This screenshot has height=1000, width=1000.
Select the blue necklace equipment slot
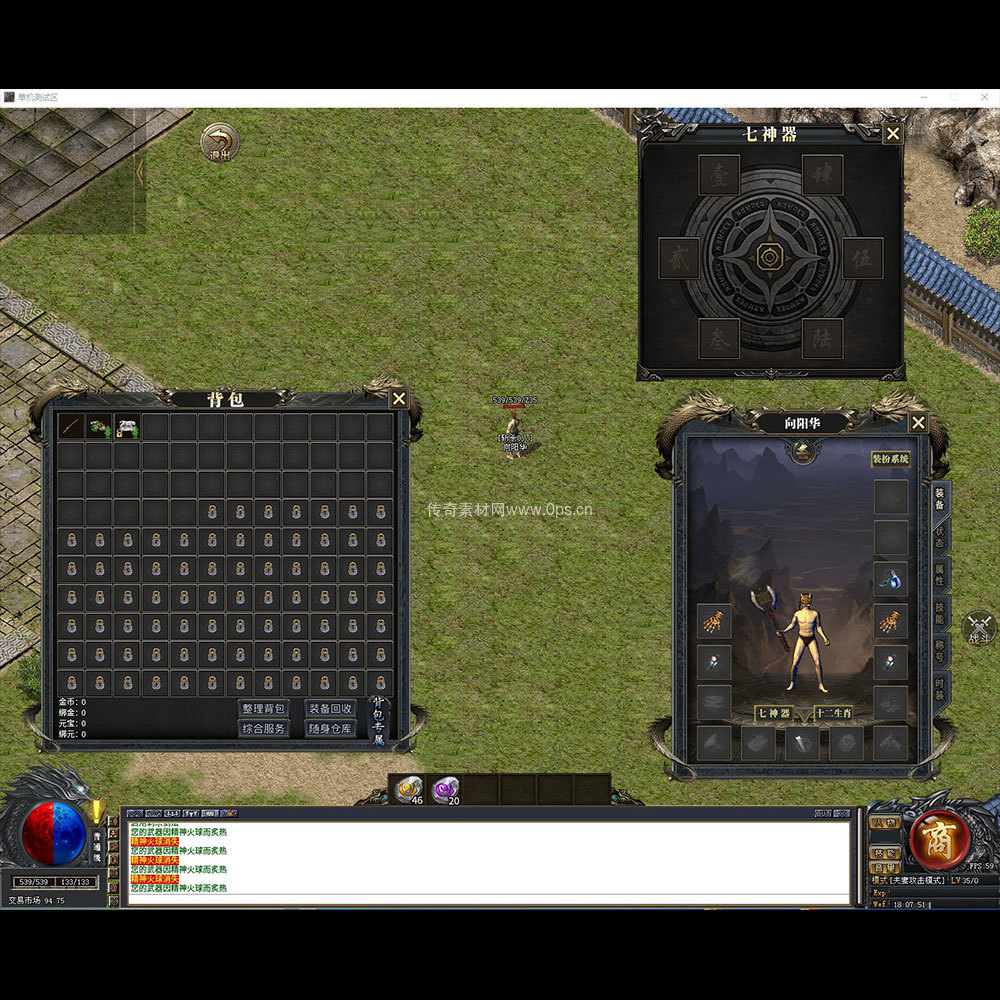(890, 578)
